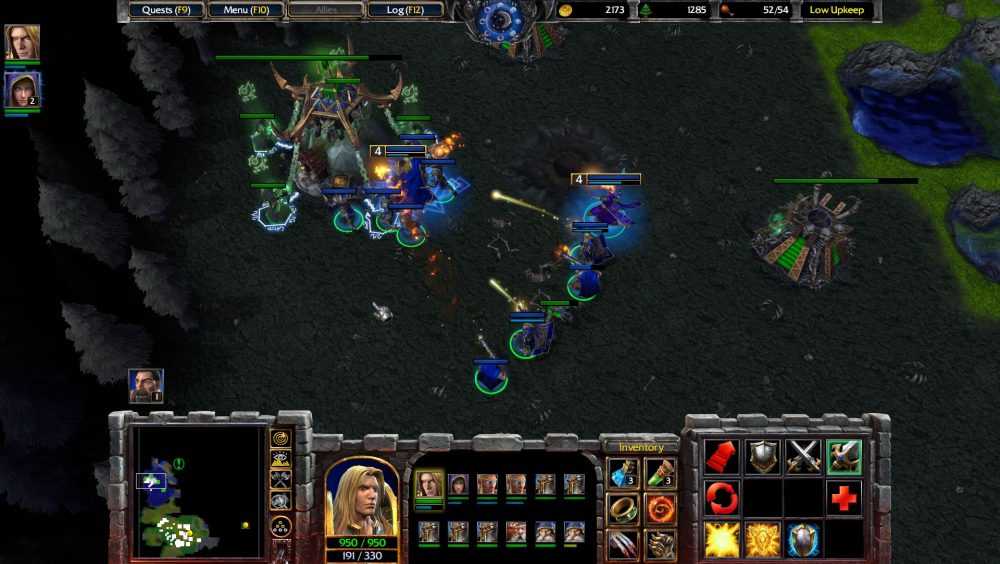Choose the crossed swords Attack command

[803, 457]
